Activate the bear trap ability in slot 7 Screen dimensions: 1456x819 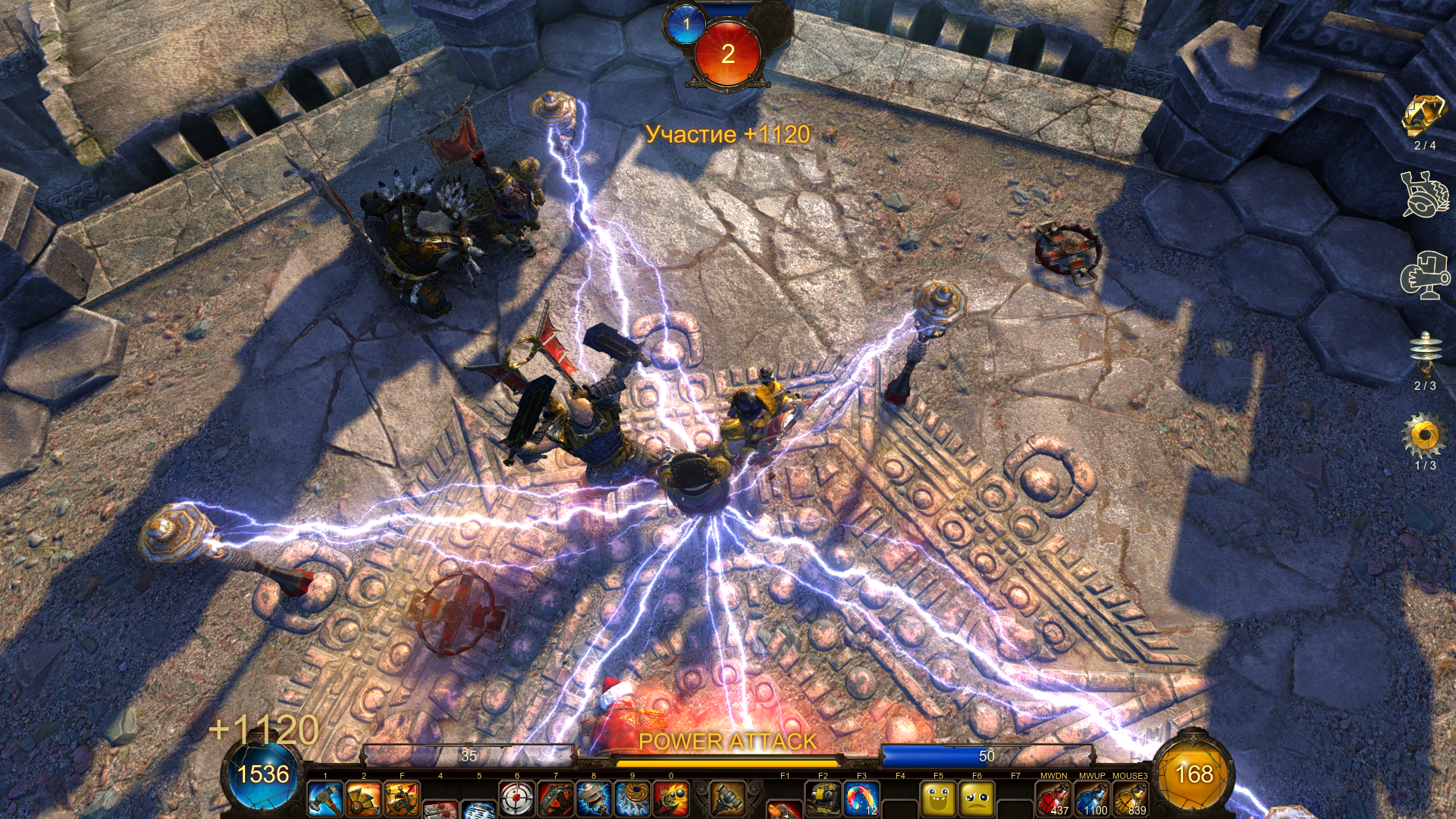click(556, 799)
